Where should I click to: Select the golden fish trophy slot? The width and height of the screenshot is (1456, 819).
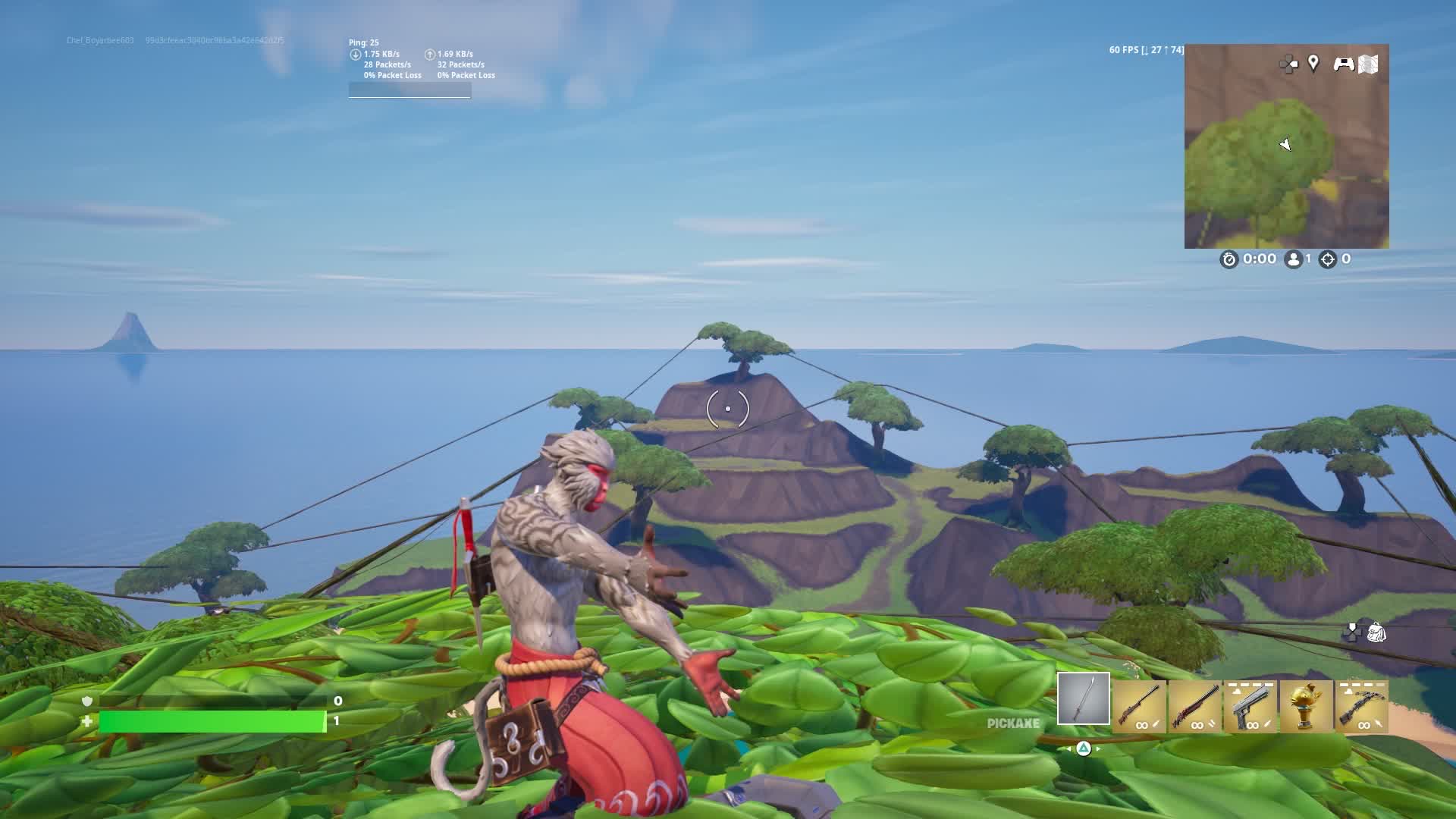tap(1305, 706)
